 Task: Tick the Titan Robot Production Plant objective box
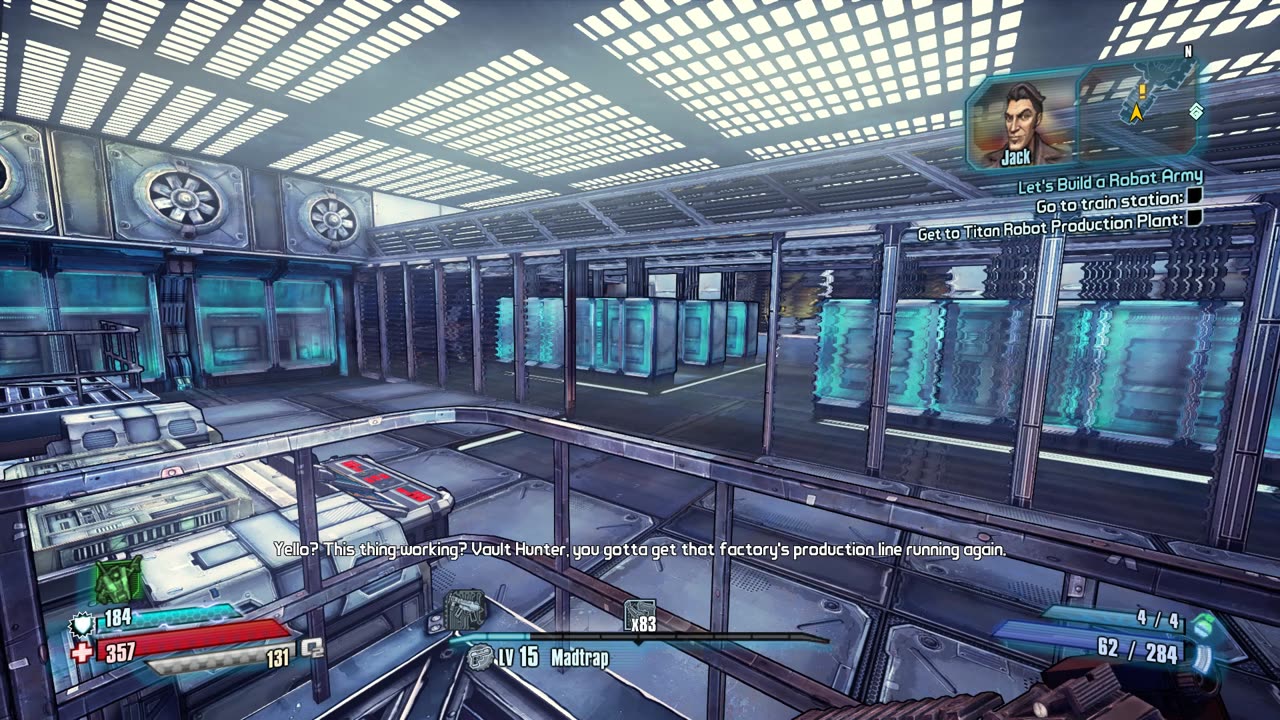1194,218
